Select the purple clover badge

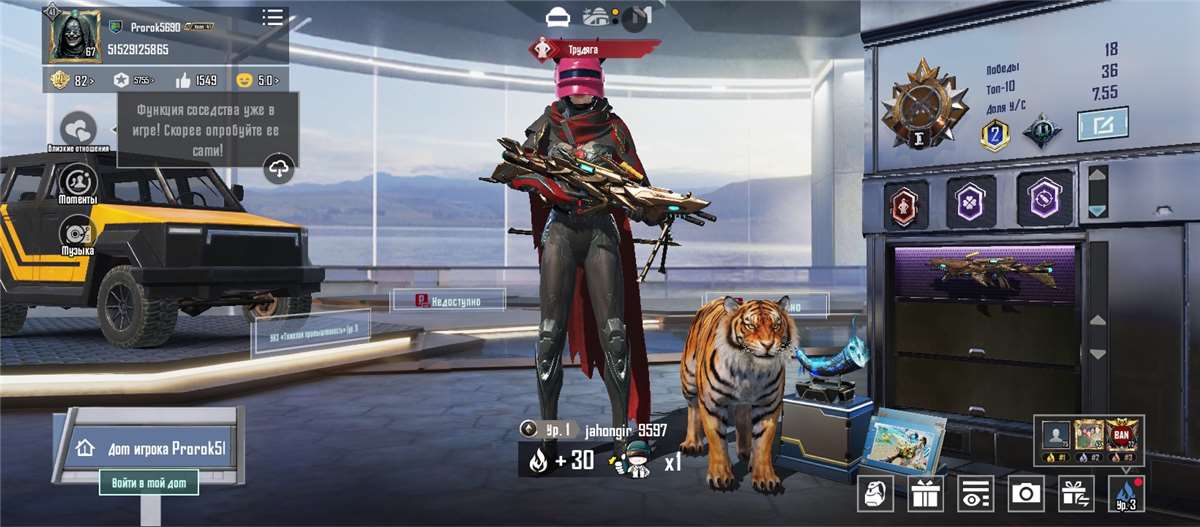click(x=971, y=201)
